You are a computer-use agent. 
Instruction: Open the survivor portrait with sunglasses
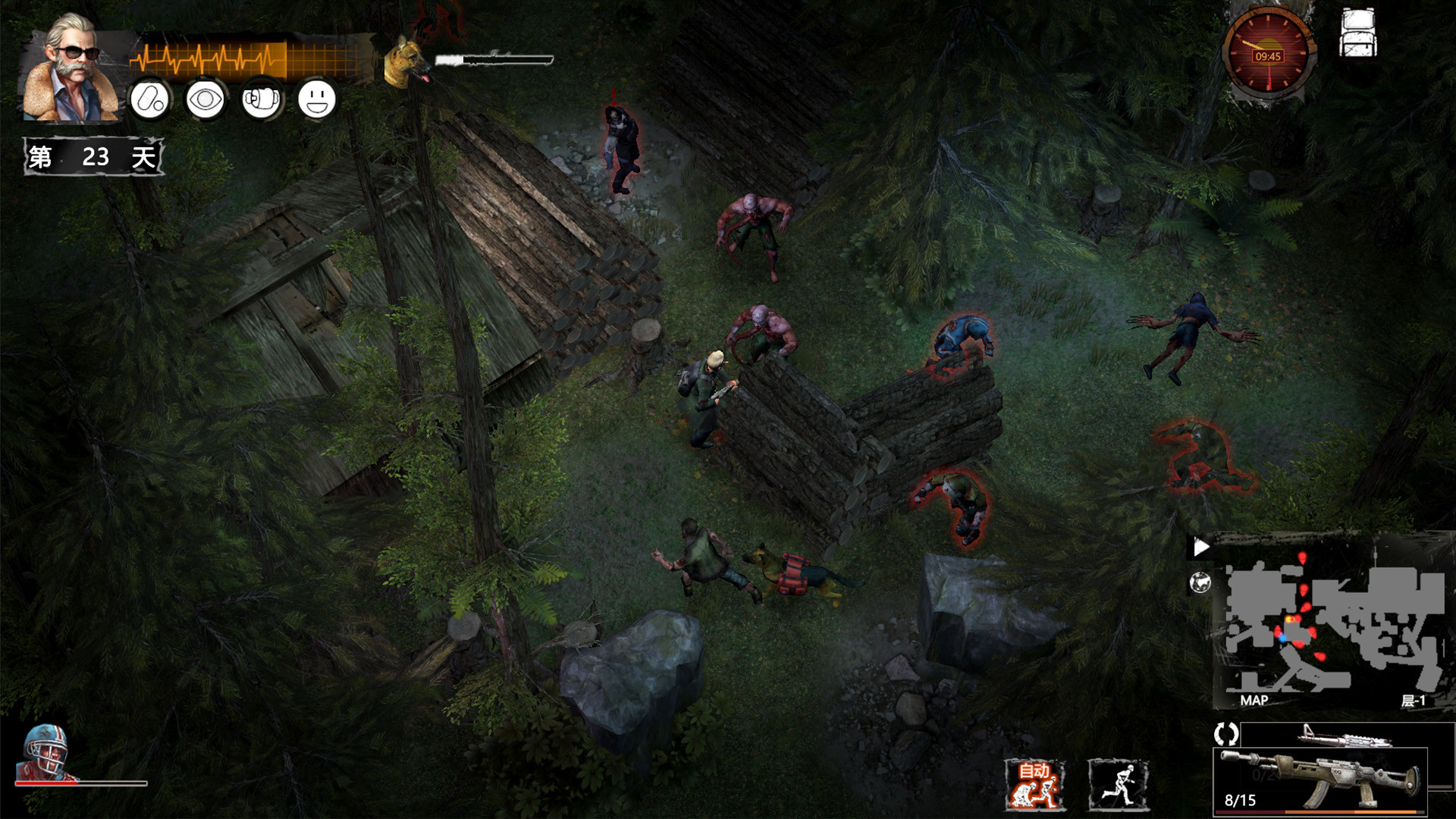[x=72, y=67]
